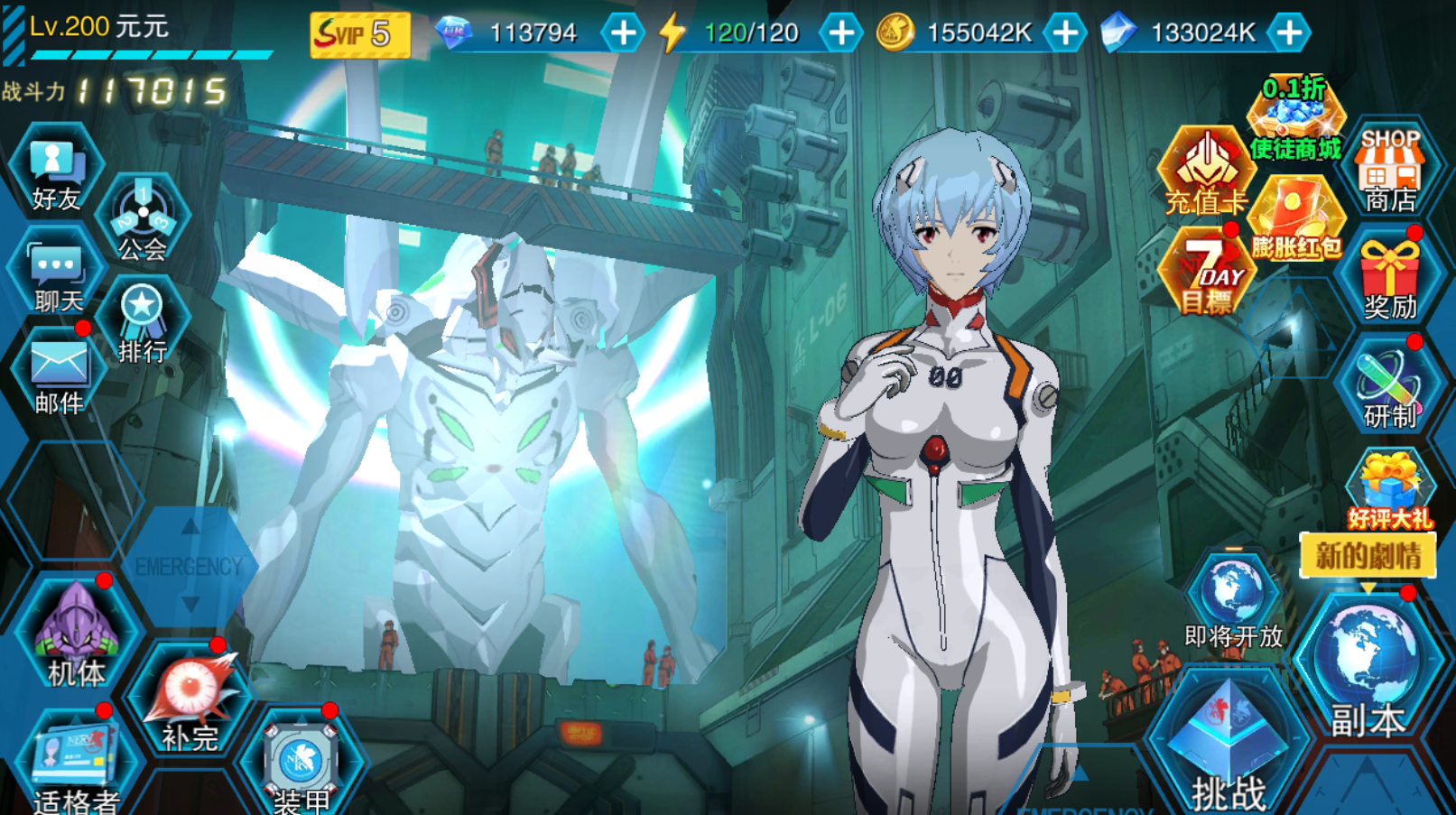Open the 使徒商城 0.1折 shop

click(1295, 119)
